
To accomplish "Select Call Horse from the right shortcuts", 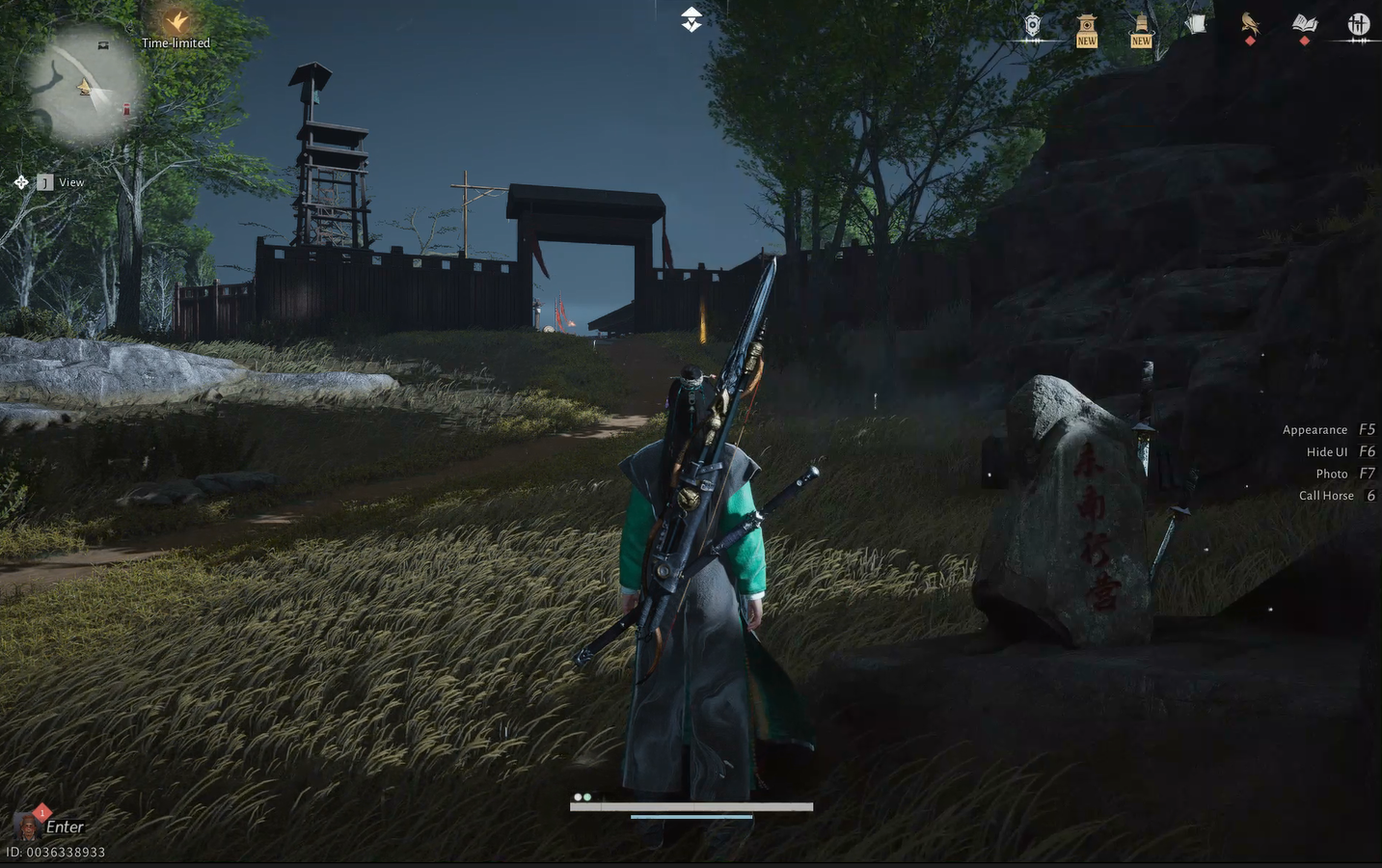I will pyautogui.click(x=1326, y=495).
